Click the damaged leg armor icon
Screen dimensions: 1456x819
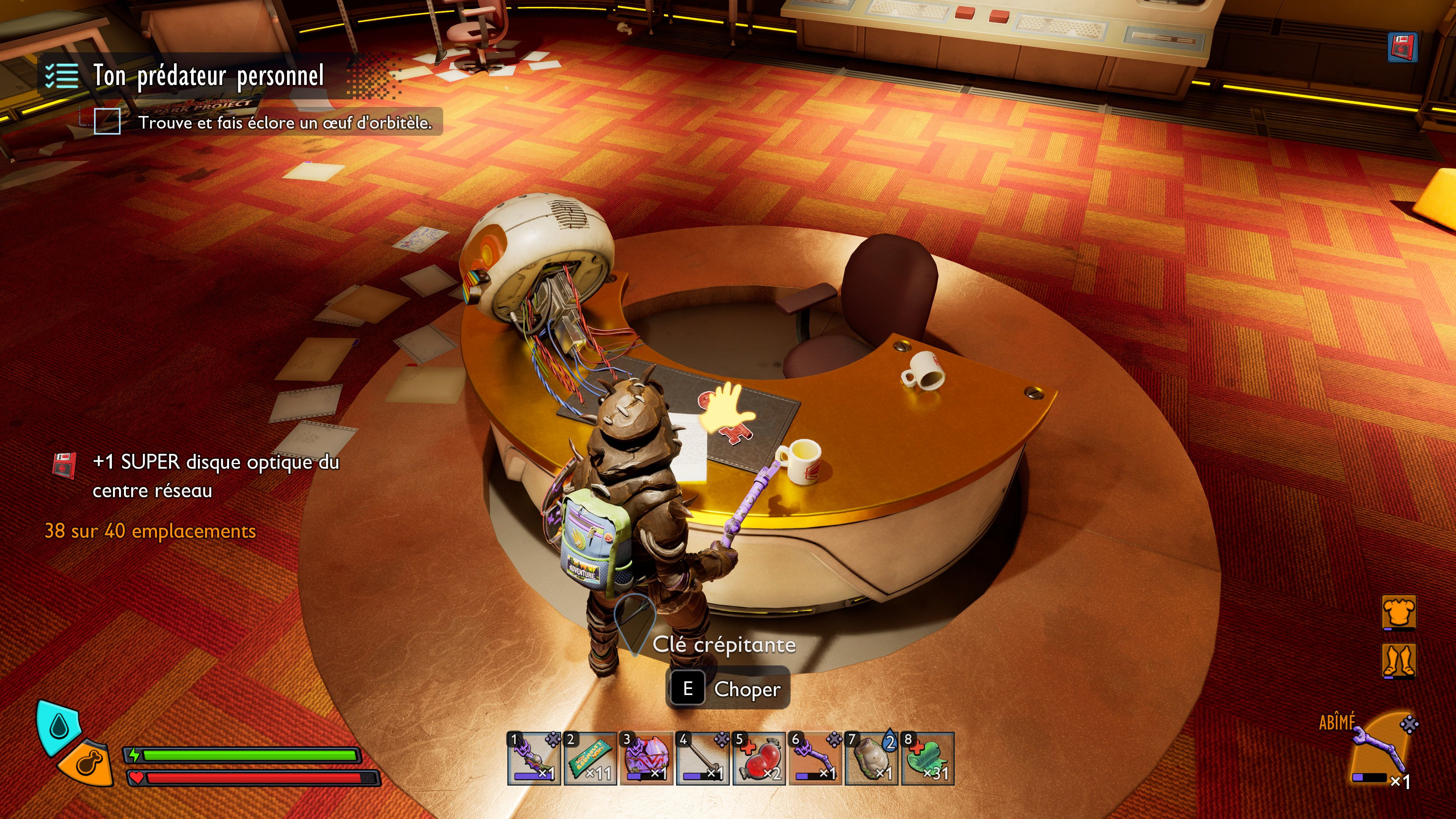coord(1399,660)
